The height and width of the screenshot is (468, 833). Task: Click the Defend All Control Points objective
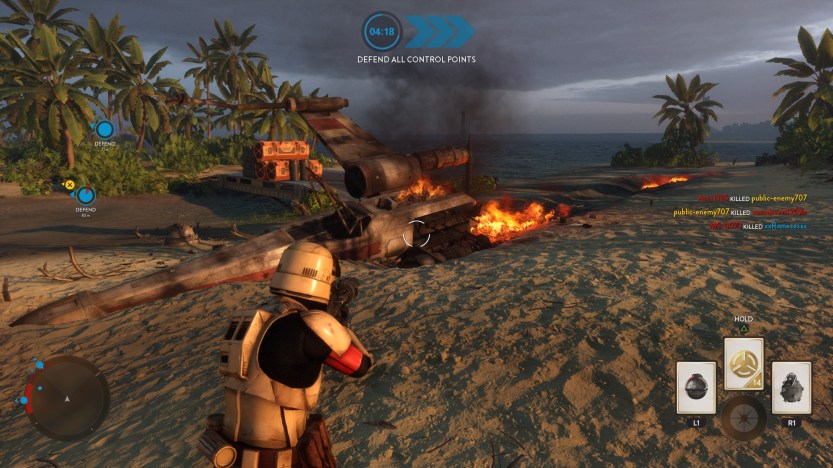(x=416, y=60)
